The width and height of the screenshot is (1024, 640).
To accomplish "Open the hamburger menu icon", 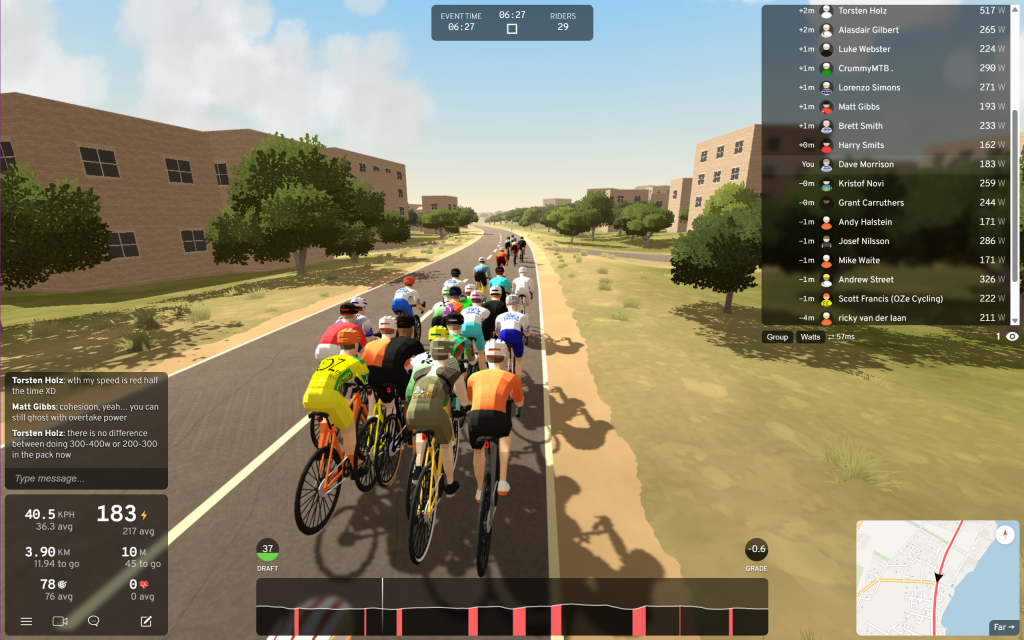I will pos(26,621).
